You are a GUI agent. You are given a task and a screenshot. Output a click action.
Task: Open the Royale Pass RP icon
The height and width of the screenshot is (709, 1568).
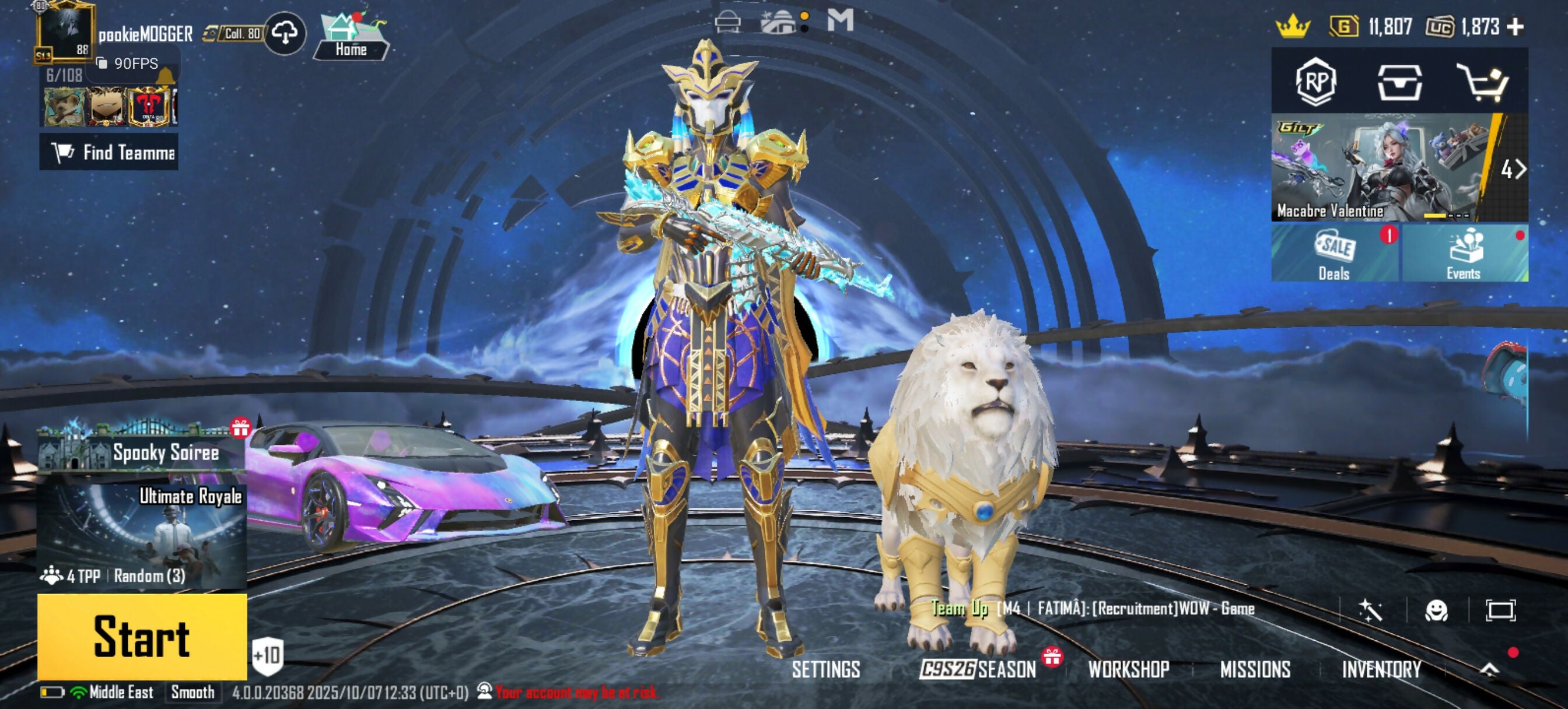(1315, 82)
